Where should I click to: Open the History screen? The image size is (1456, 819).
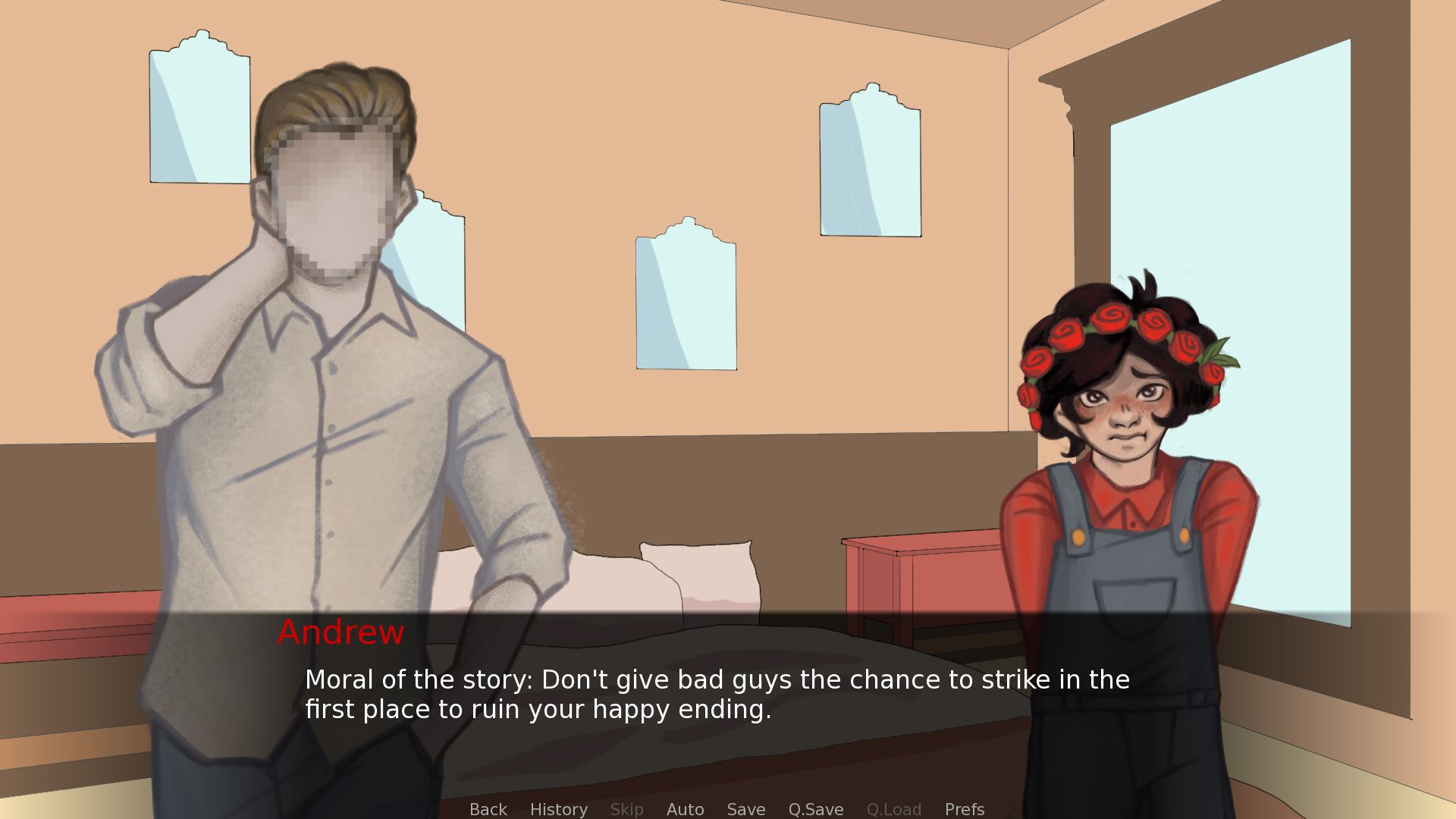pyautogui.click(x=558, y=809)
